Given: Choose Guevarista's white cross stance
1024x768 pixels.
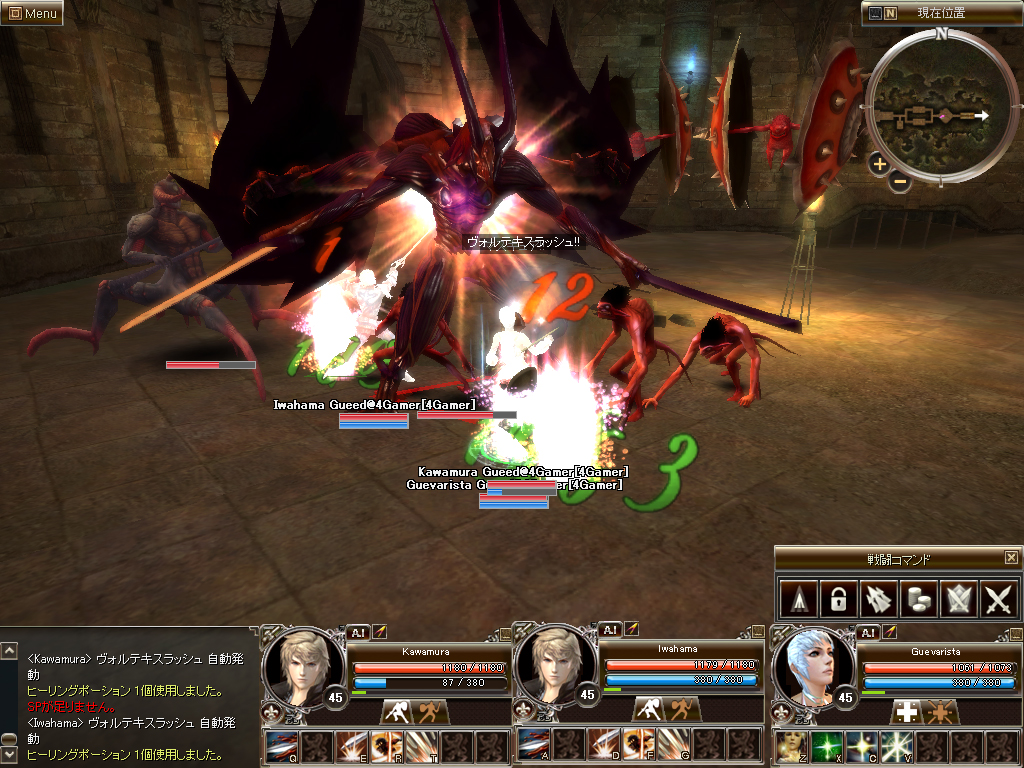Looking at the screenshot, I should [x=906, y=711].
